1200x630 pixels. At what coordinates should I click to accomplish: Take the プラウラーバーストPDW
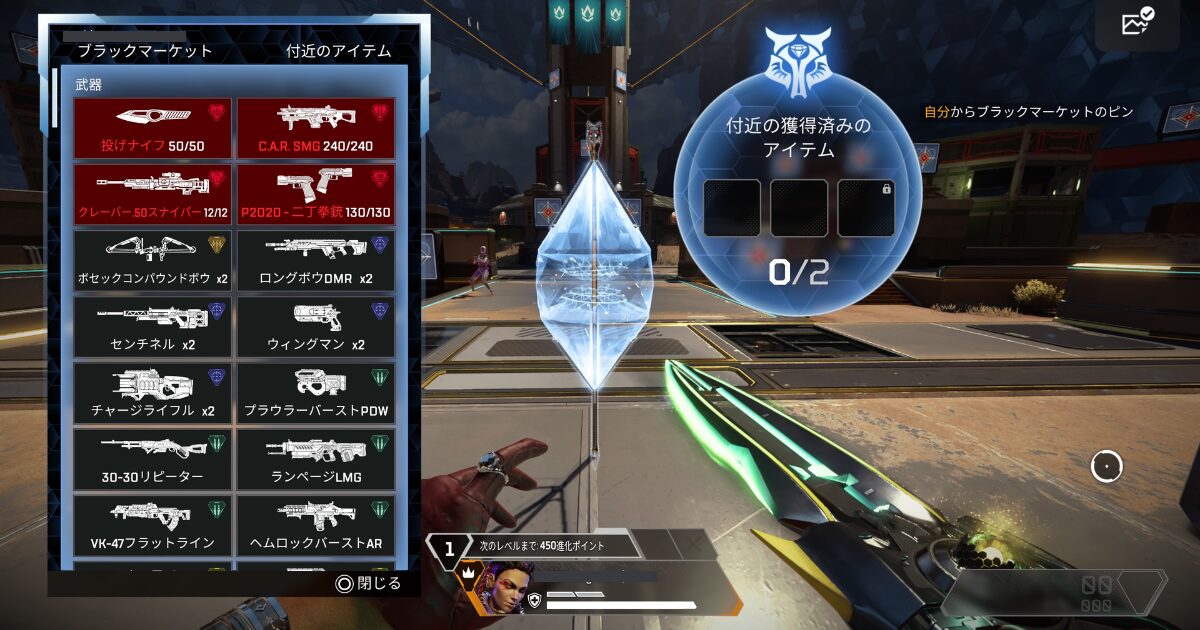click(316, 392)
